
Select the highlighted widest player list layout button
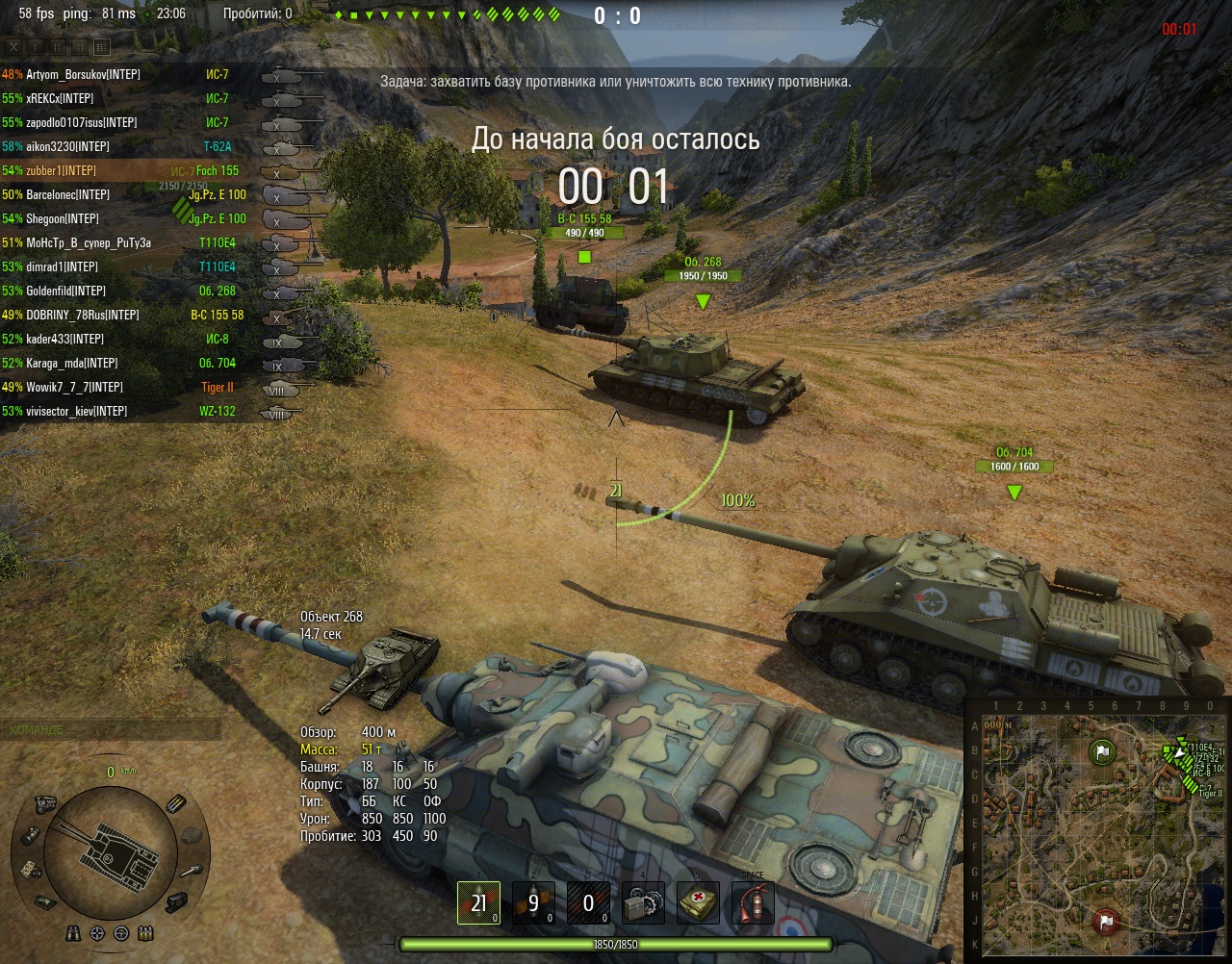pos(102,46)
